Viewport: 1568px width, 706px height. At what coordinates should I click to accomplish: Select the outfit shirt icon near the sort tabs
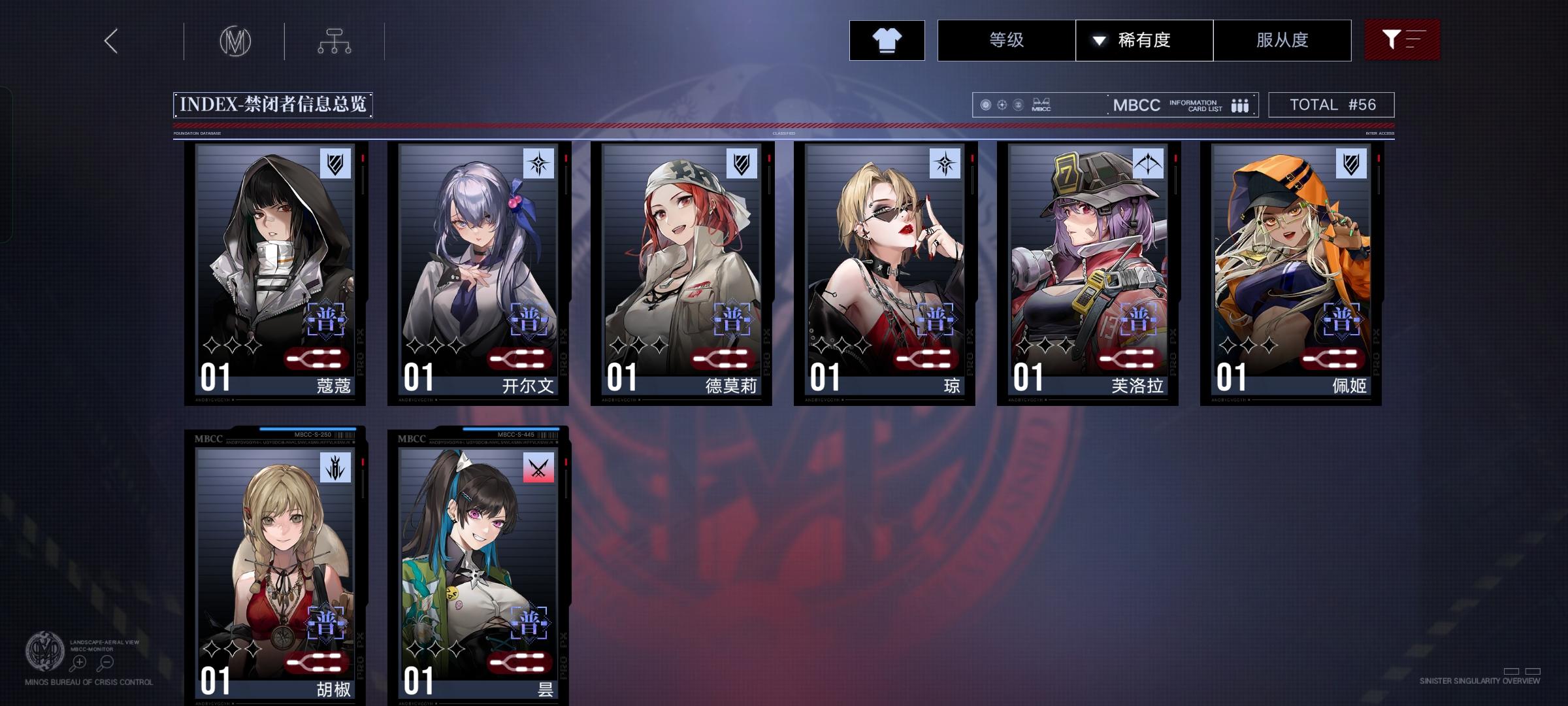click(x=887, y=40)
